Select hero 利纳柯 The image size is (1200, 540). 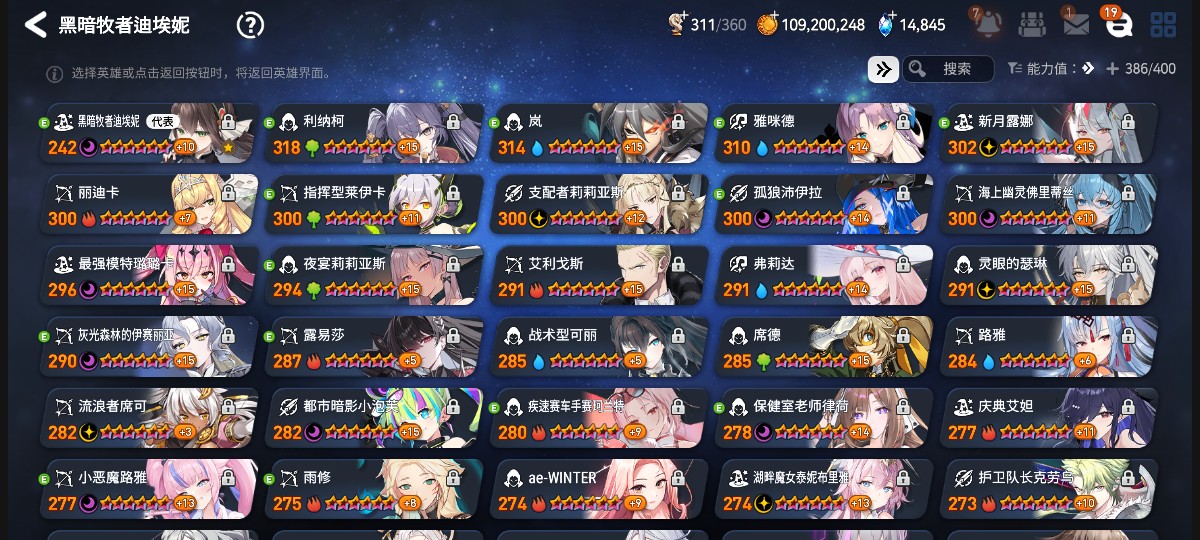(x=375, y=134)
